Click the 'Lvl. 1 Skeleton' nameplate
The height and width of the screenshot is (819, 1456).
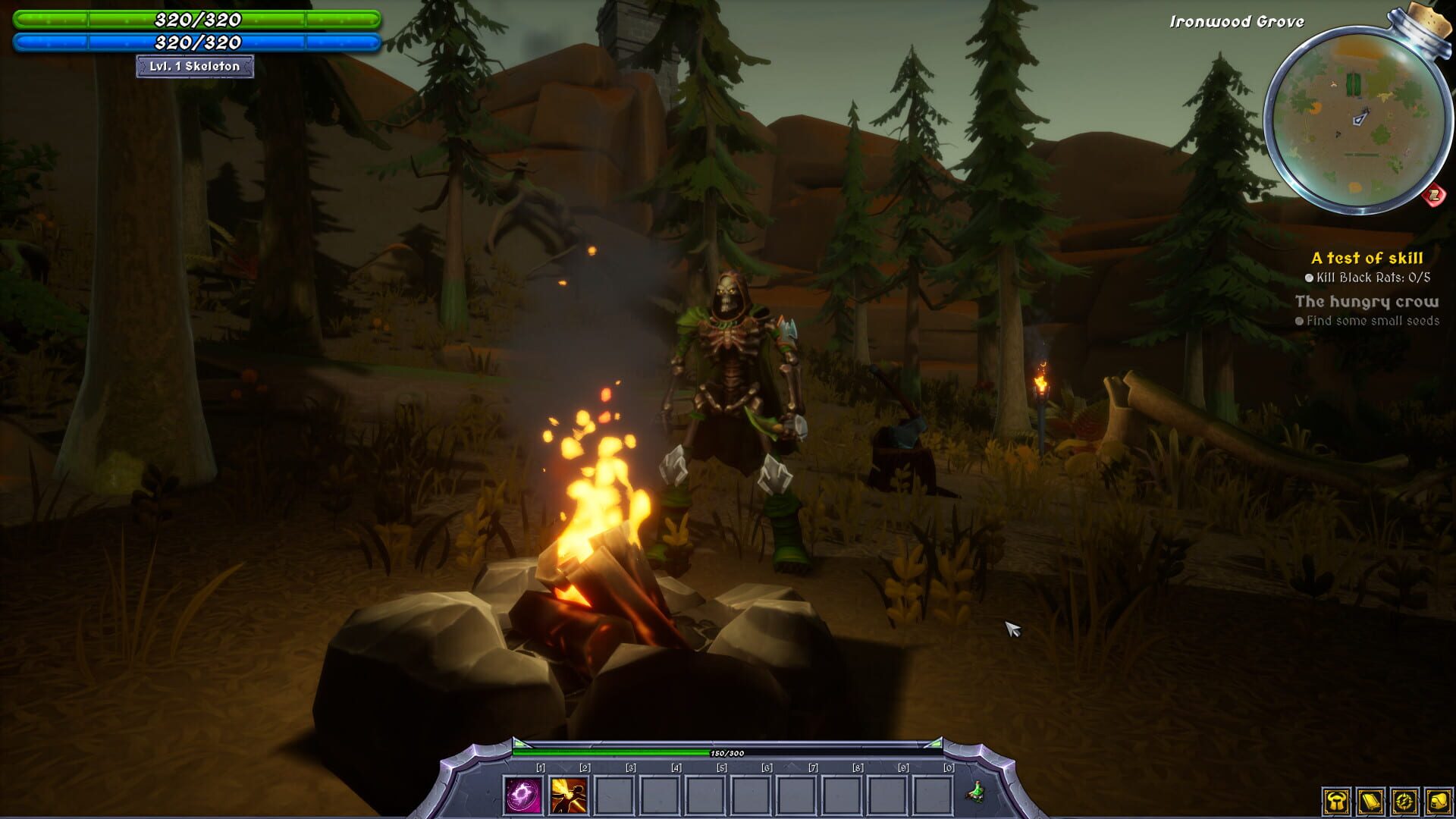click(195, 67)
